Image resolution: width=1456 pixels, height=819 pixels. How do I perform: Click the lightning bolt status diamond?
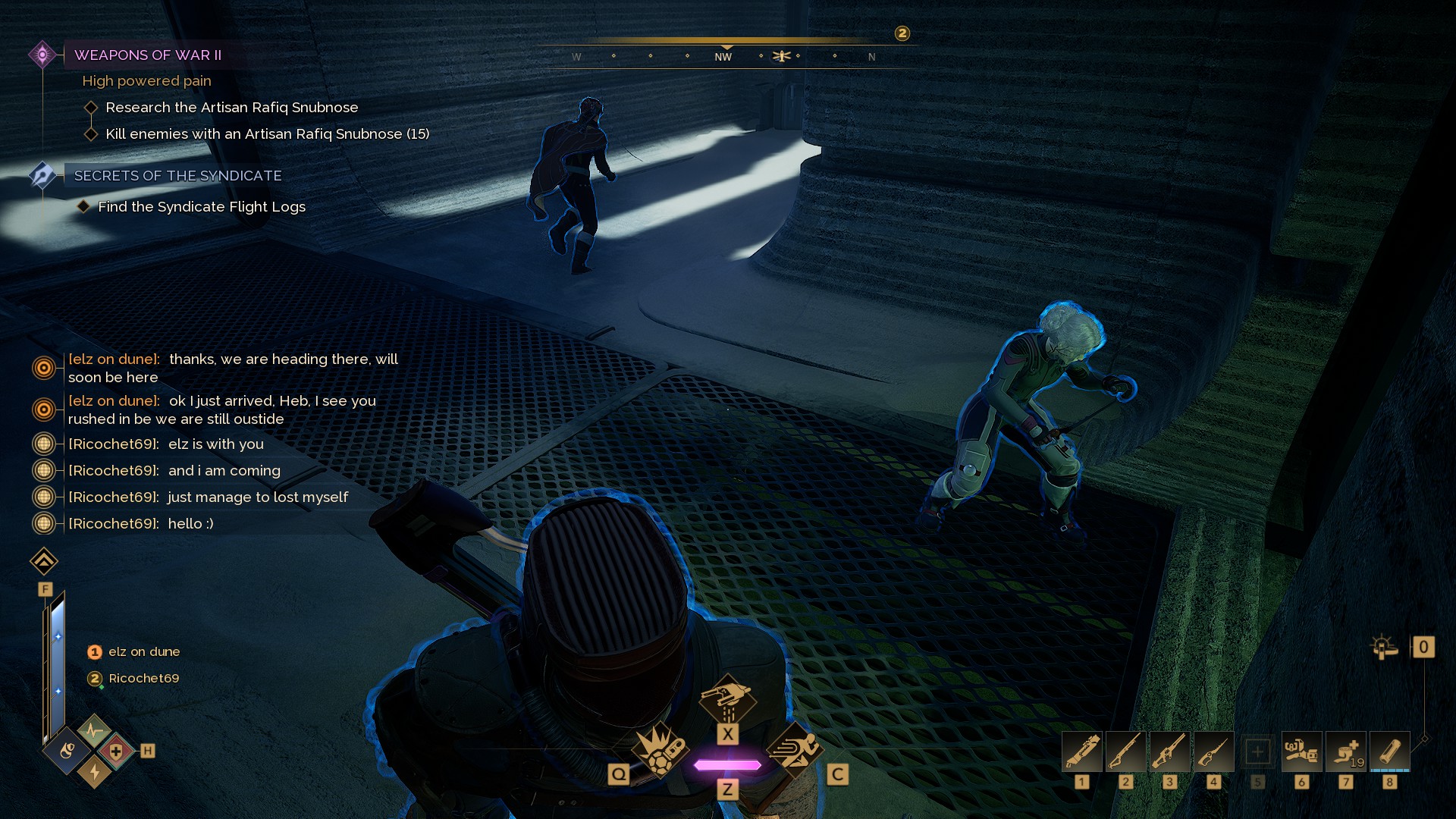pos(95,771)
